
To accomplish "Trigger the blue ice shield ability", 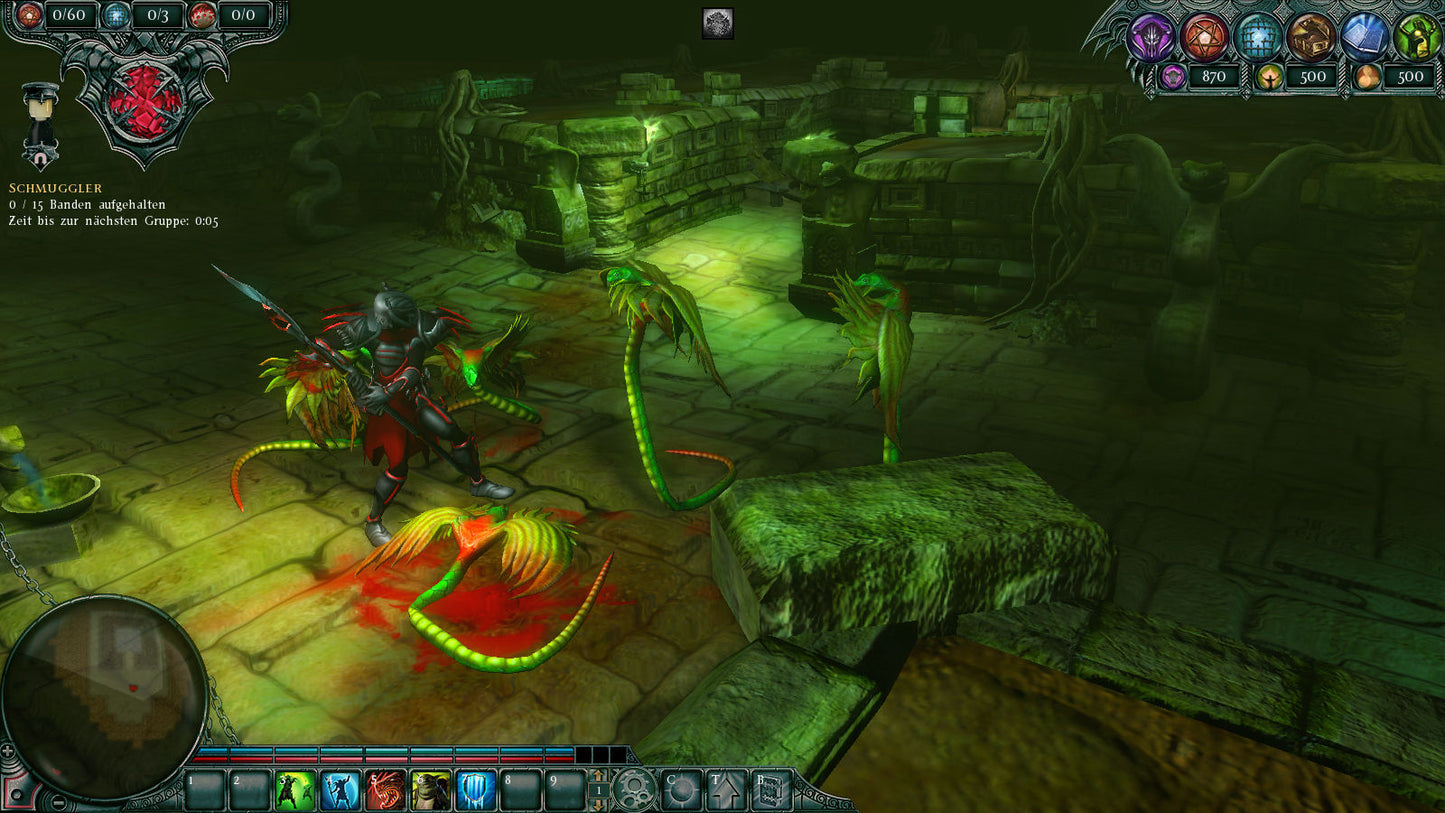I will (476, 790).
